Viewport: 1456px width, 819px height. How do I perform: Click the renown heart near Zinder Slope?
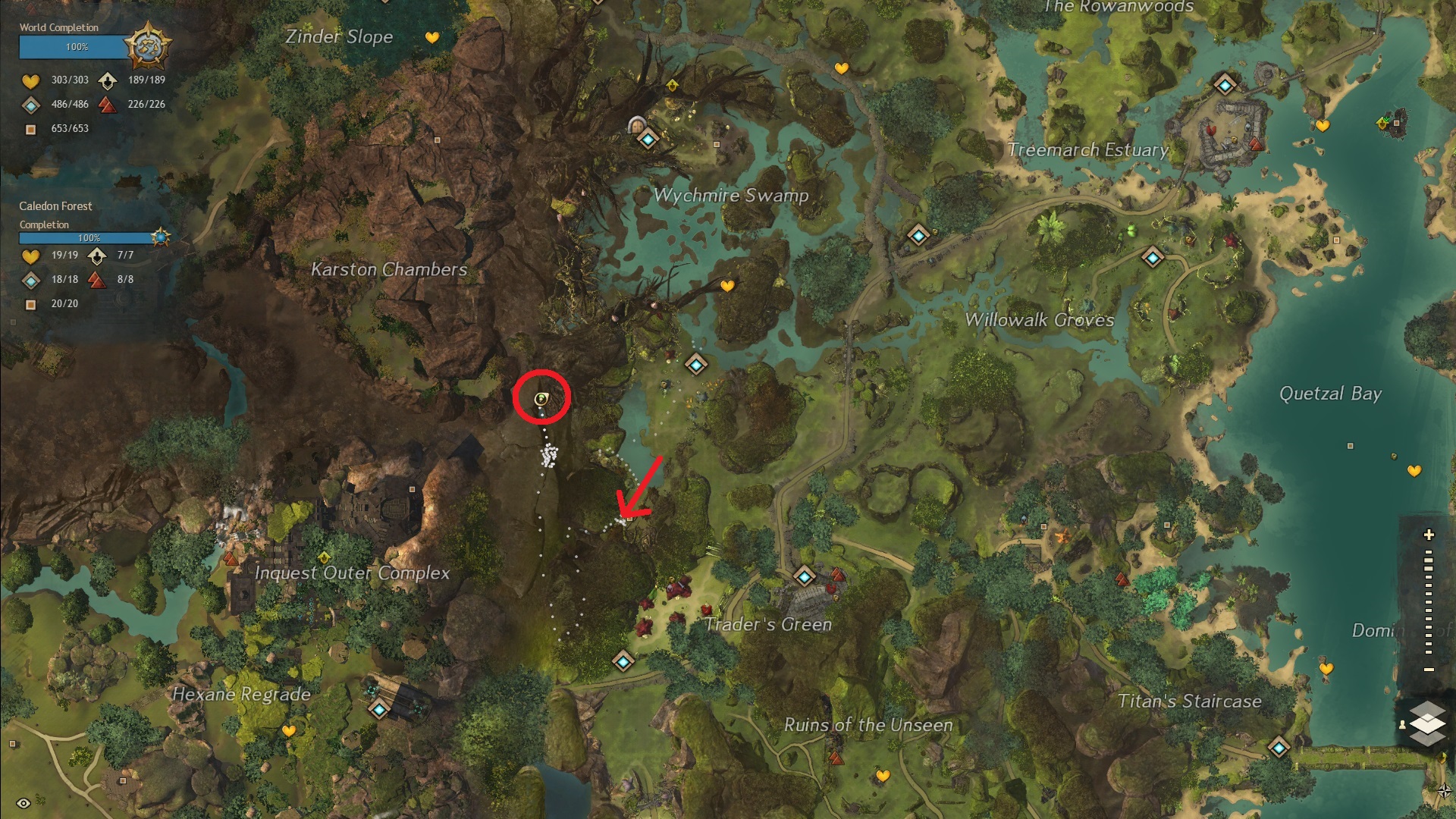[x=432, y=37]
